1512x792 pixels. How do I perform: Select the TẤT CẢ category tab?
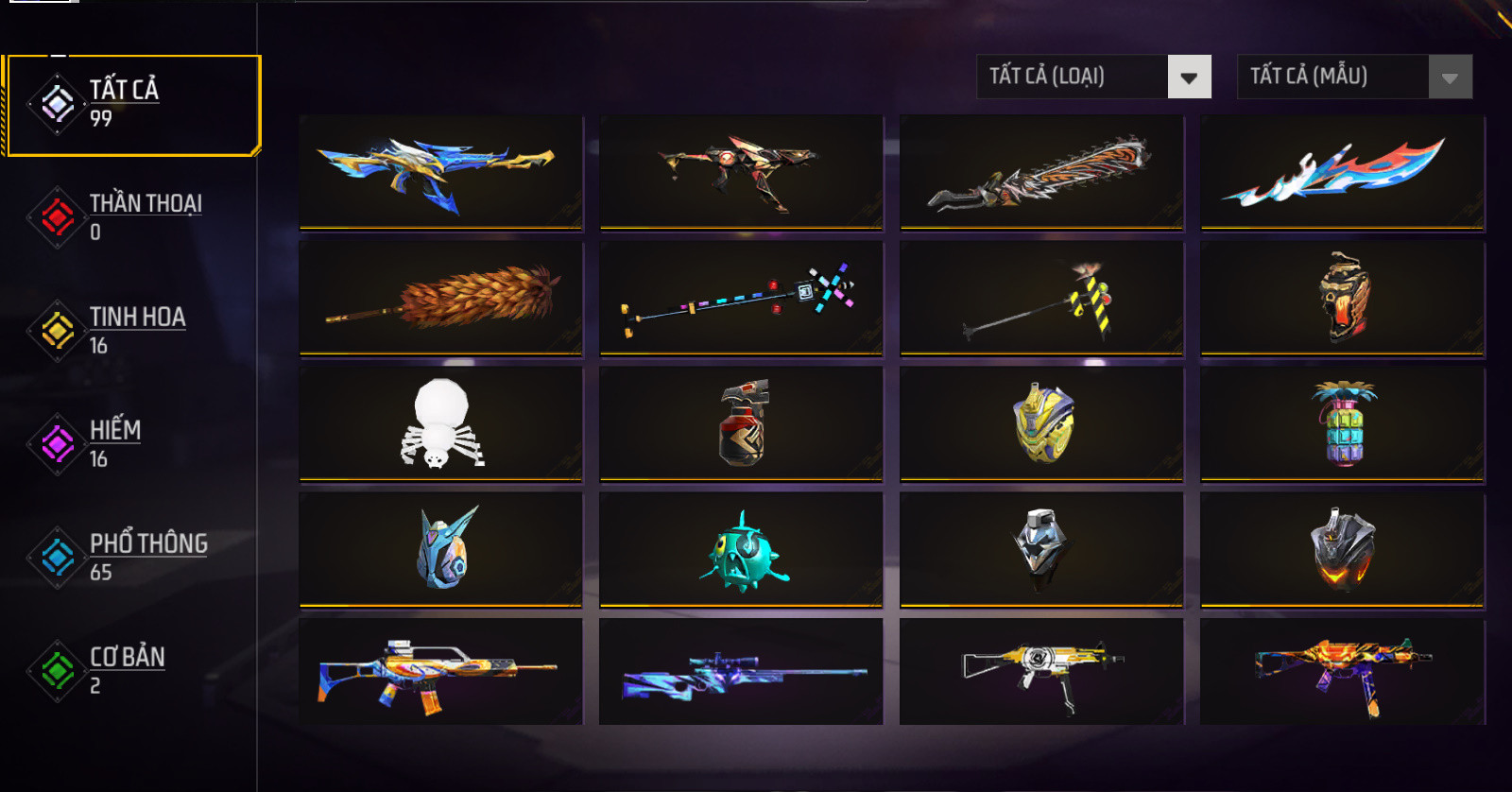[x=132, y=104]
